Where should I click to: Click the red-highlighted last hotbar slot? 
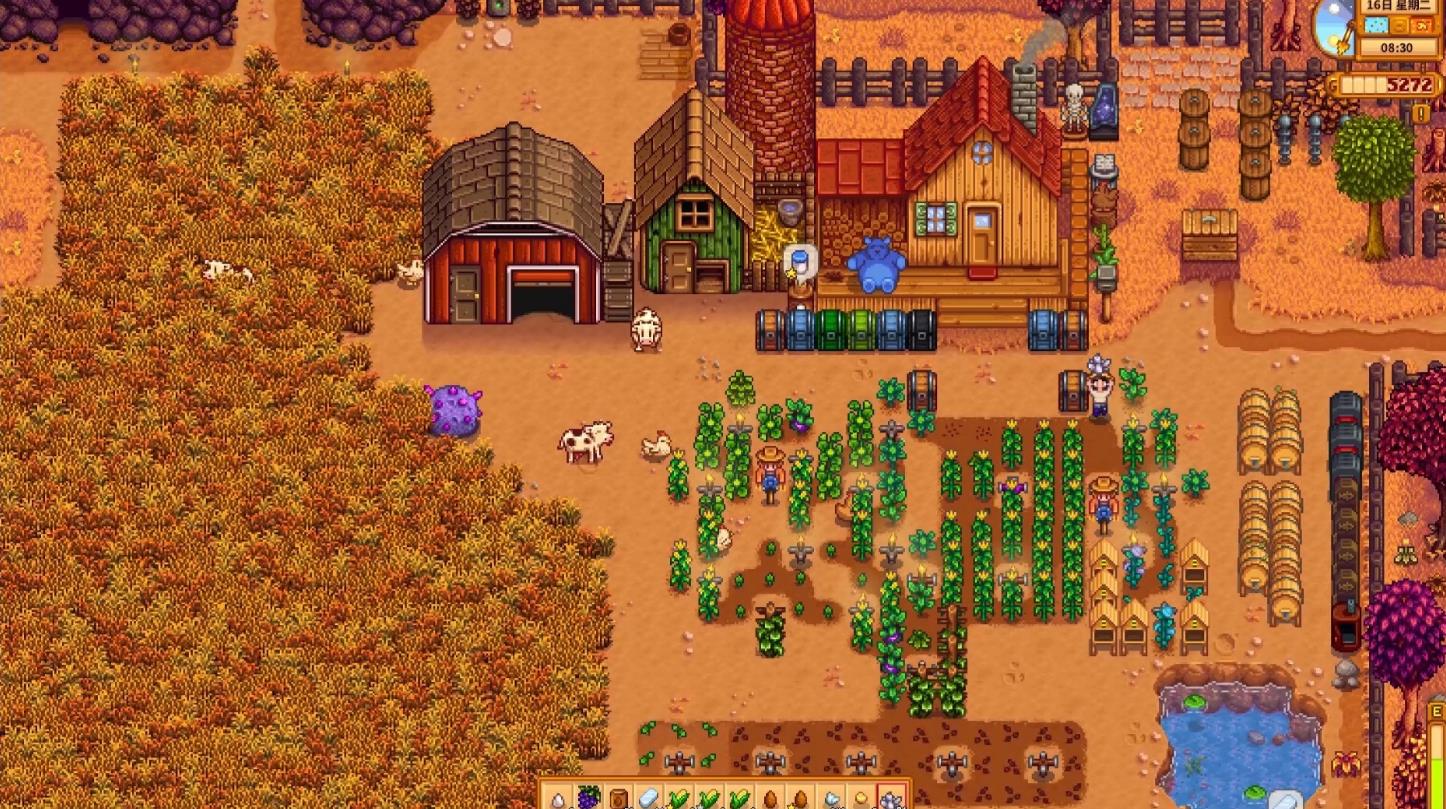coord(890,798)
